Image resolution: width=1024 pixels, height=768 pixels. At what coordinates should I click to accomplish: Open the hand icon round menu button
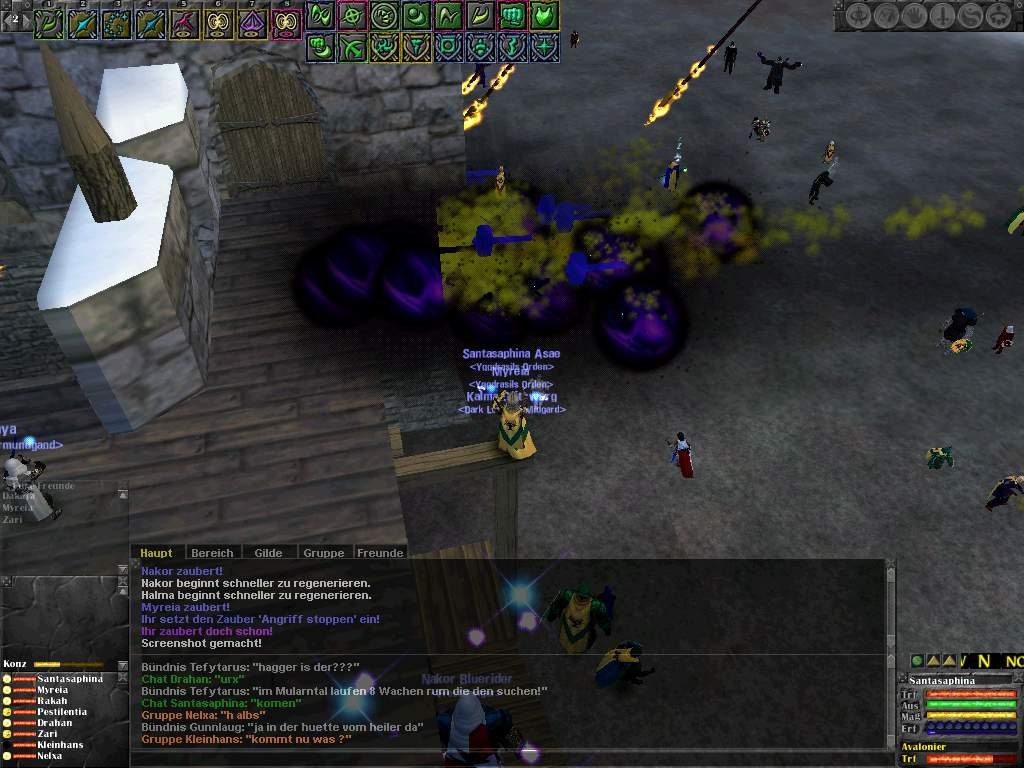[915, 16]
